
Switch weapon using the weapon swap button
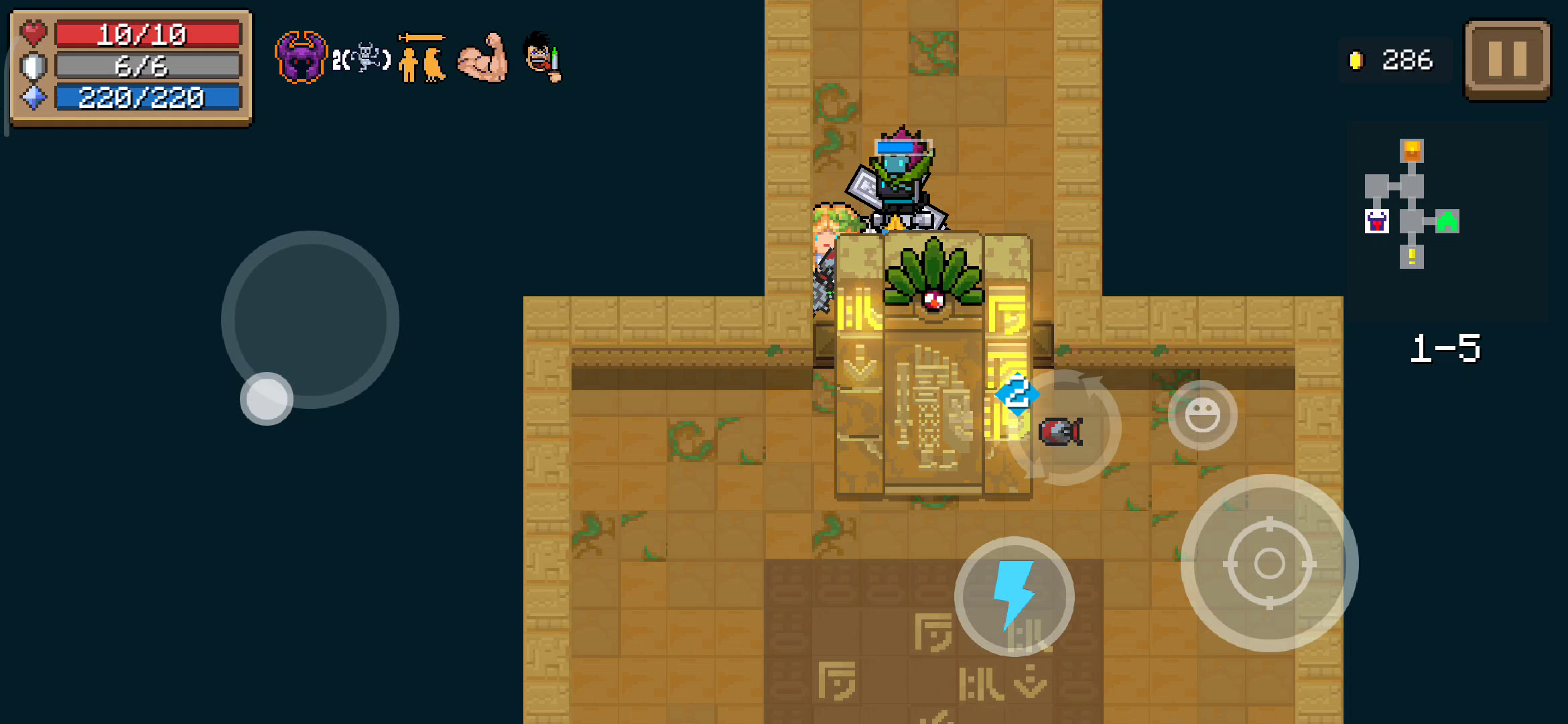point(1063,429)
